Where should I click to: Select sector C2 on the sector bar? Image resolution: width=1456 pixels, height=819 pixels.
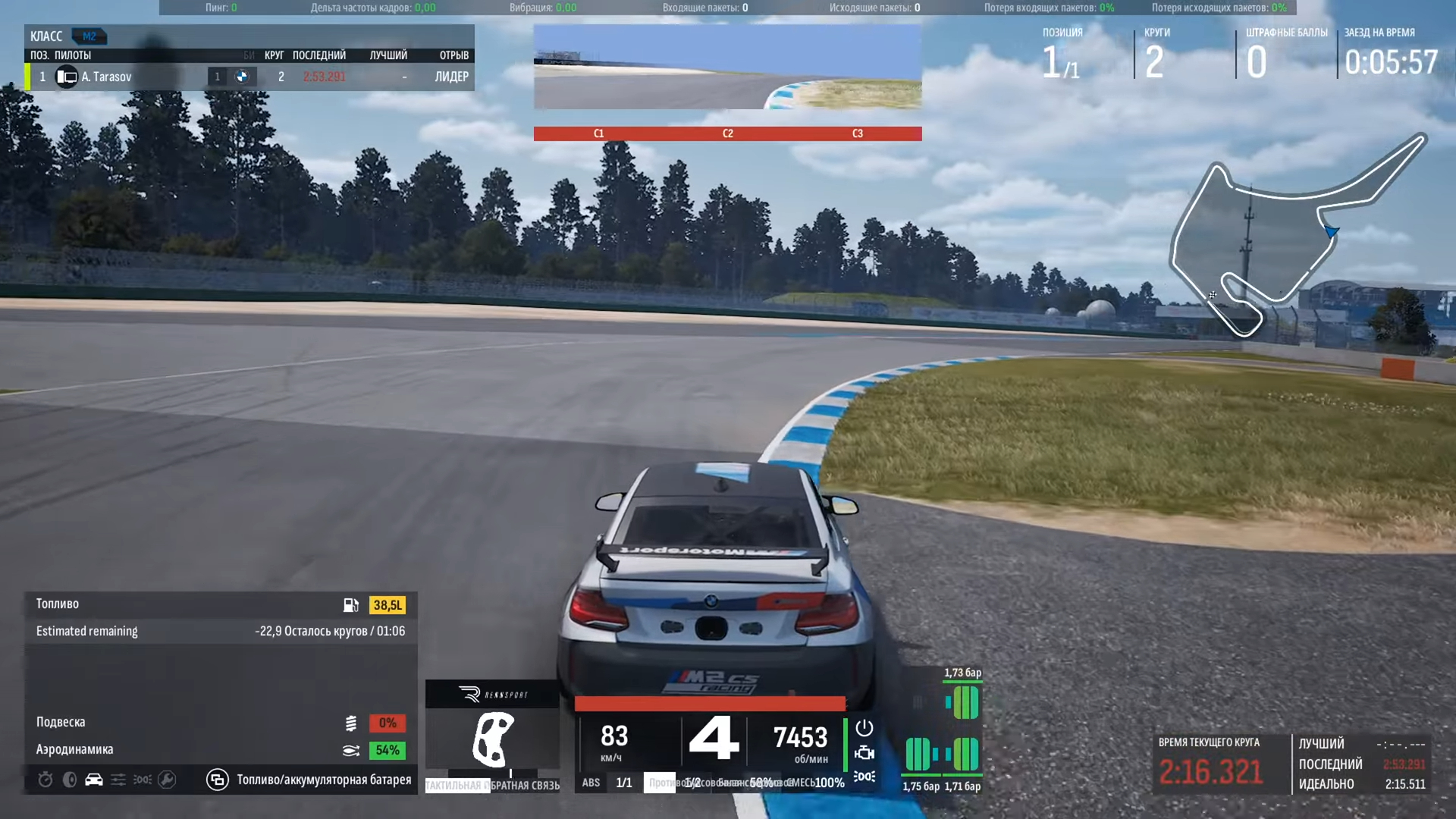tap(727, 133)
